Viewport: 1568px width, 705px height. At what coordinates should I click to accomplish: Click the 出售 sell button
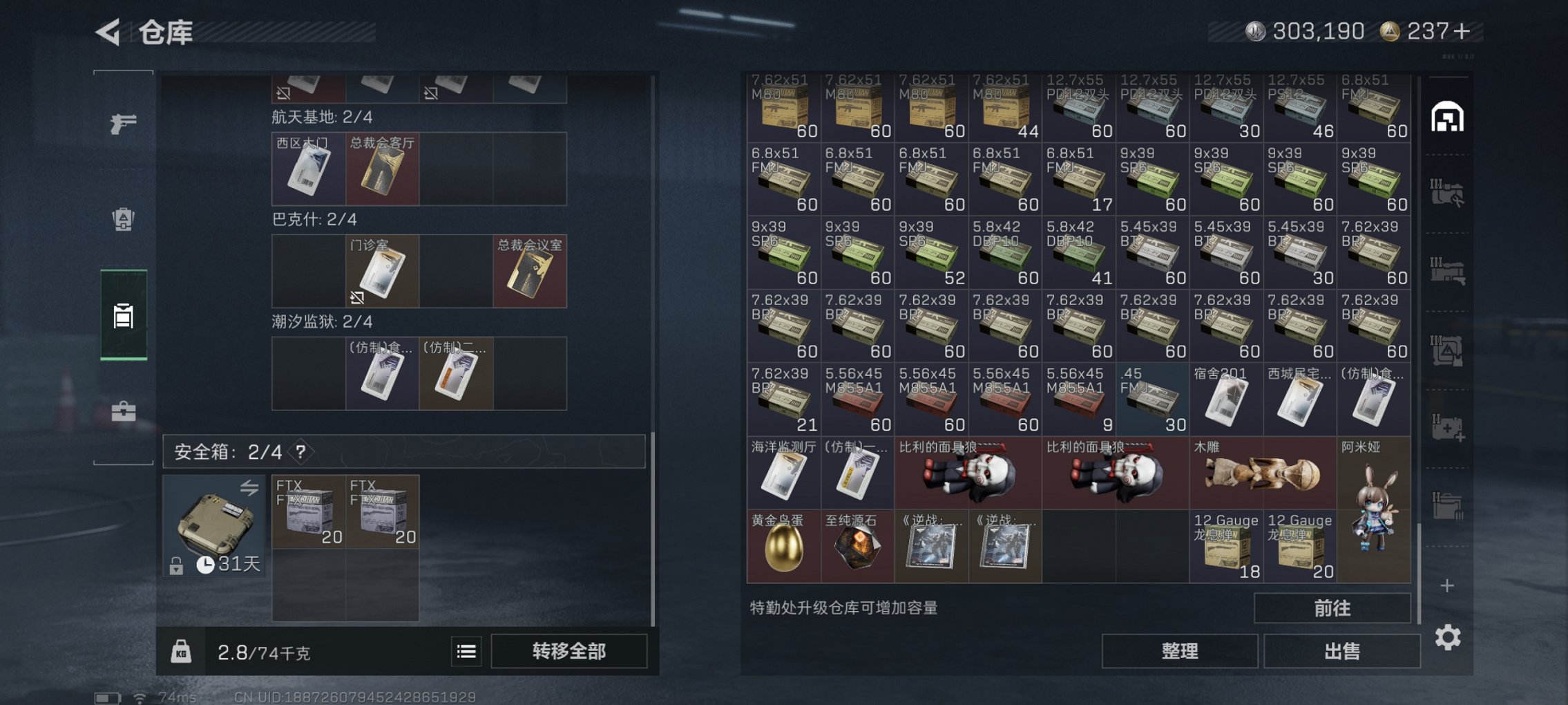(x=1342, y=650)
